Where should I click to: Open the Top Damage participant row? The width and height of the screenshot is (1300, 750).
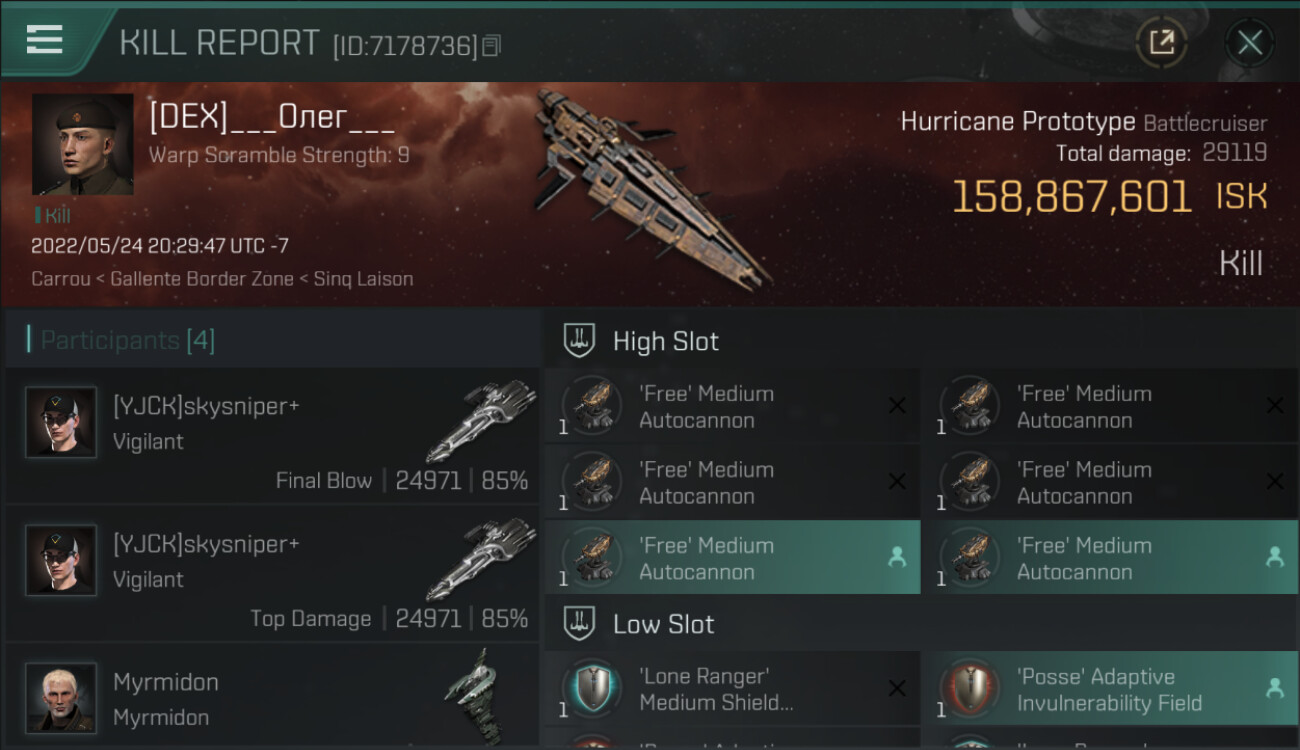(x=272, y=573)
